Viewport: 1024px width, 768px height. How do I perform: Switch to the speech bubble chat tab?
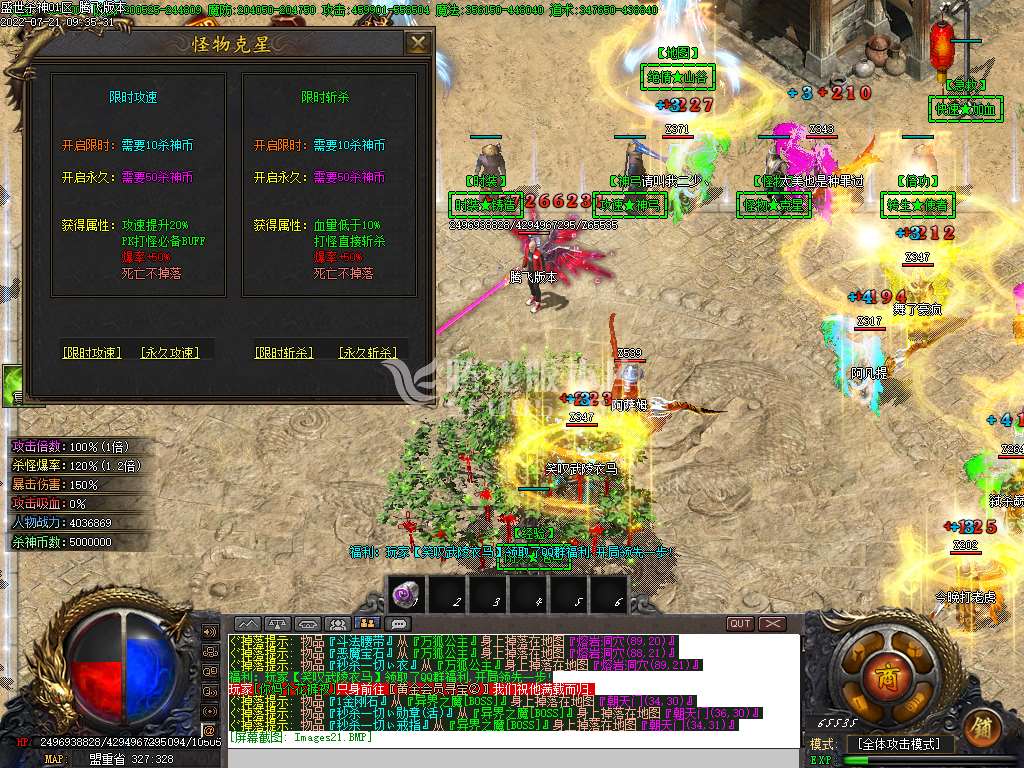tap(399, 624)
